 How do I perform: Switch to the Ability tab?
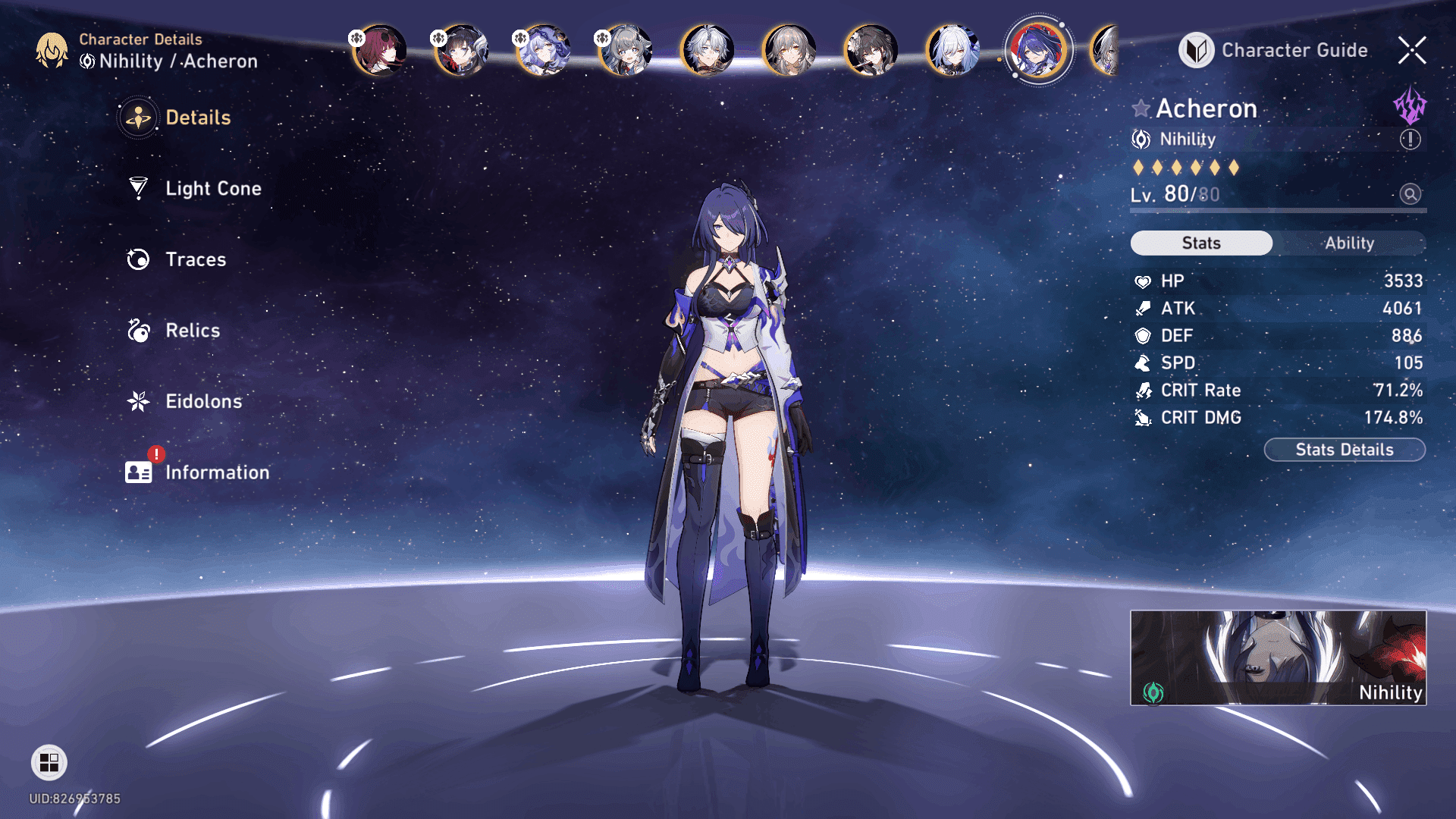pos(1349,243)
